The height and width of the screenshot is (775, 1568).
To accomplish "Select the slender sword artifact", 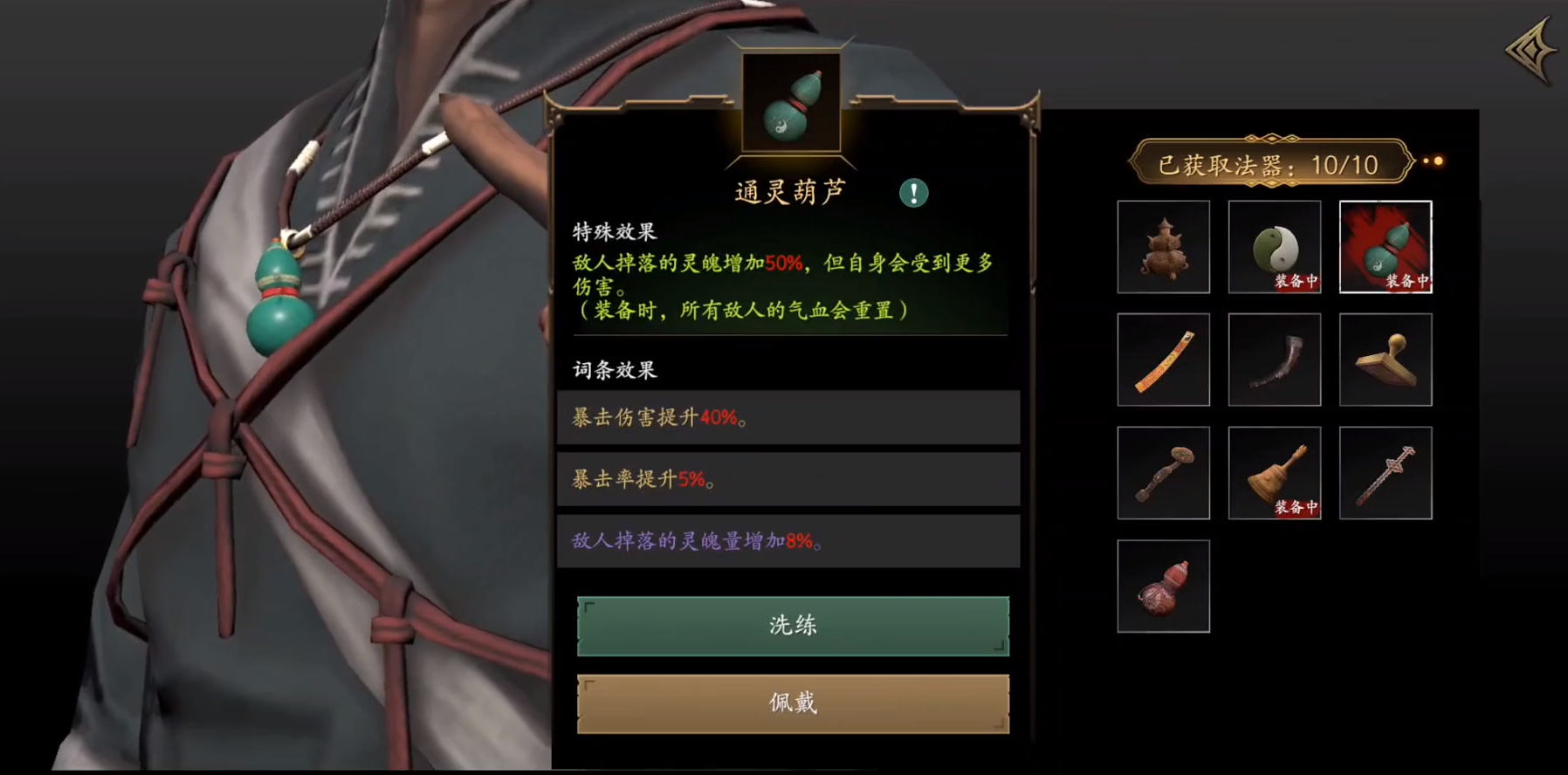I will tap(1385, 471).
